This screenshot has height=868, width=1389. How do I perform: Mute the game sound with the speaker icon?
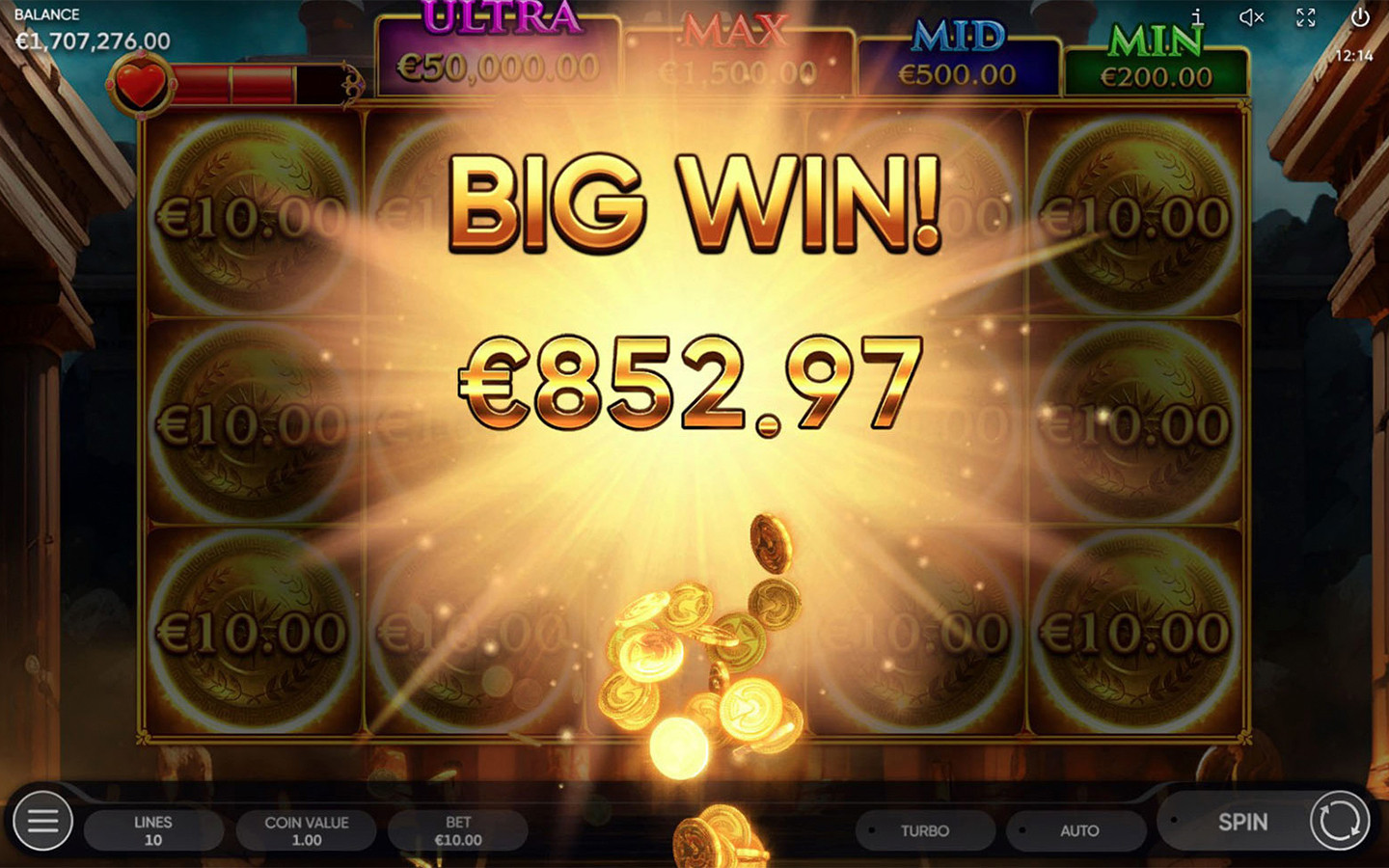pos(1252,16)
